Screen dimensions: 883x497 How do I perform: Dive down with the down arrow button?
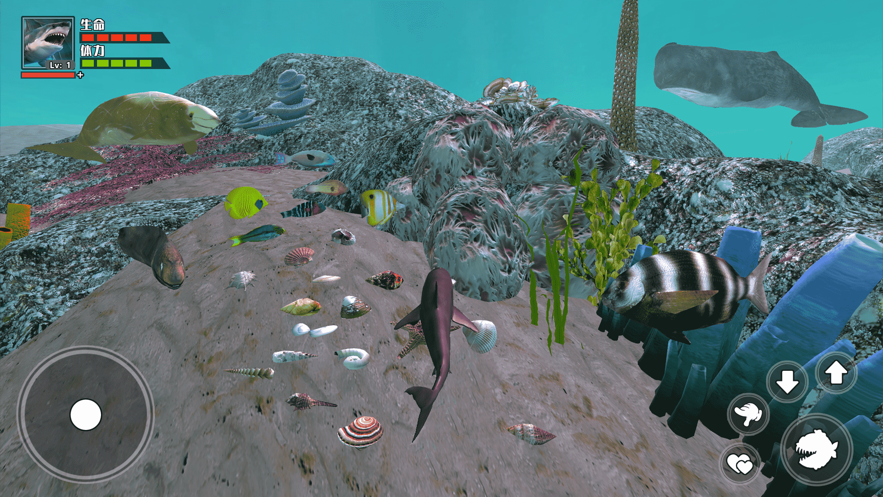(x=788, y=381)
